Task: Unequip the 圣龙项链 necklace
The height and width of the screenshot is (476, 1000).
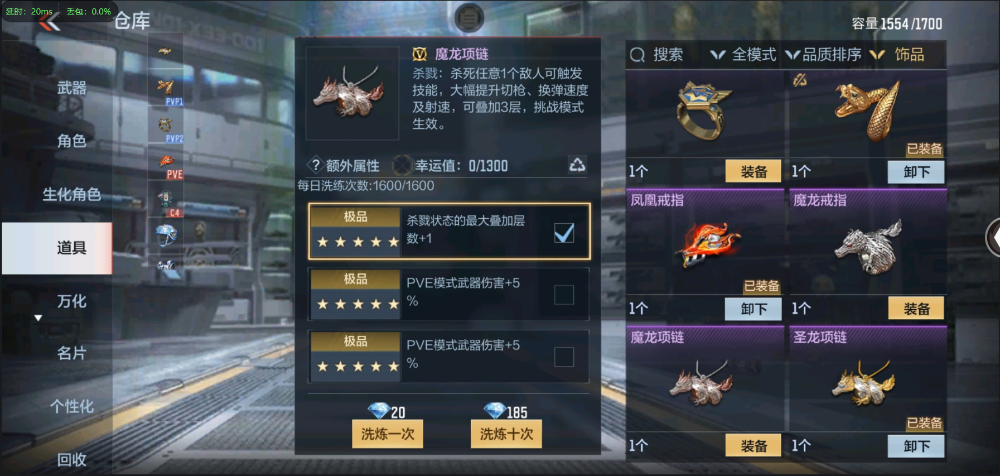Action: [915, 446]
